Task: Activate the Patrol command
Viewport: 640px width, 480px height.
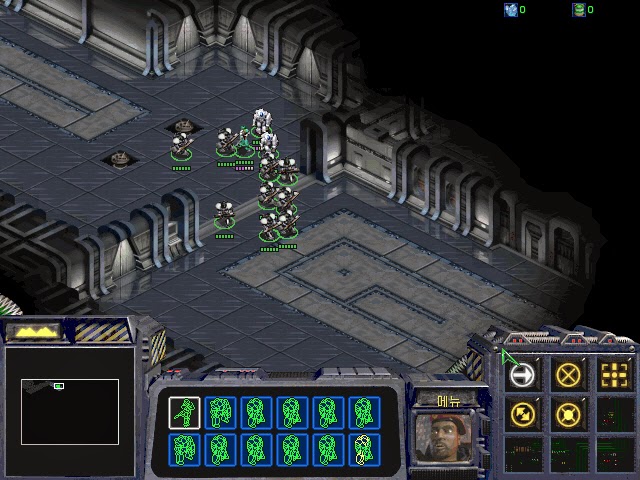Action: pyautogui.click(x=522, y=413)
